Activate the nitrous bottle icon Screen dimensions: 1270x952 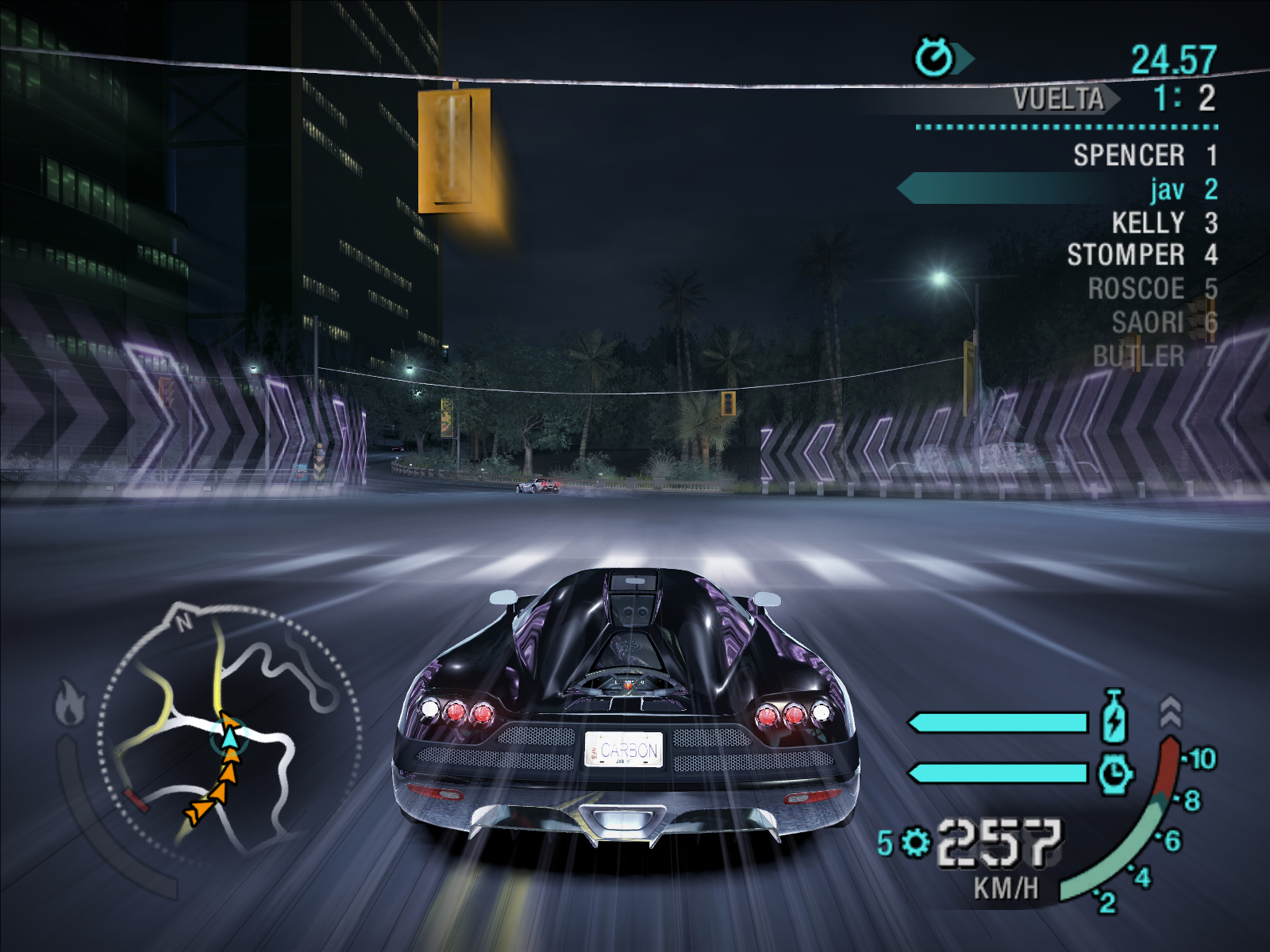coord(1114,716)
